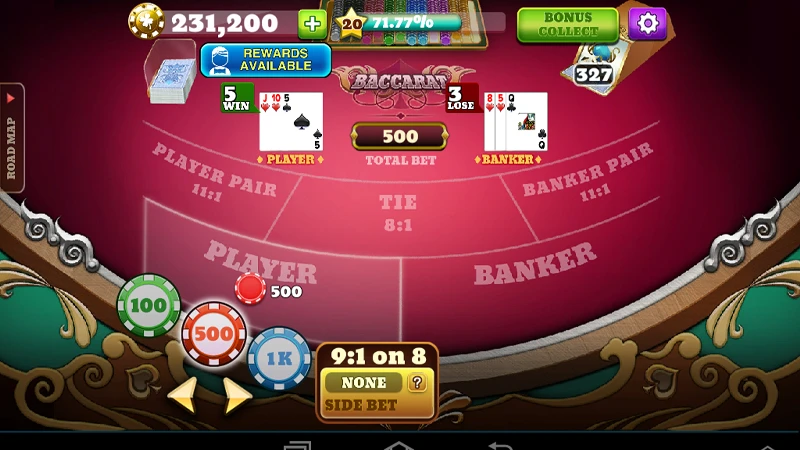
Task: Tap the Android home navigation button
Action: point(399,444)
